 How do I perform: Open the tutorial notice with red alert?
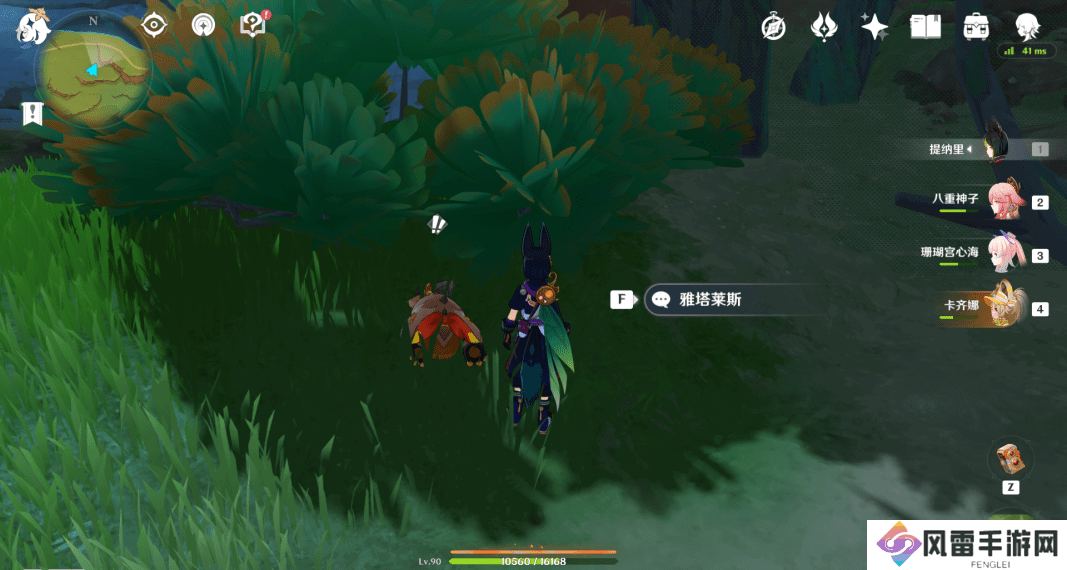coord(254,25)
